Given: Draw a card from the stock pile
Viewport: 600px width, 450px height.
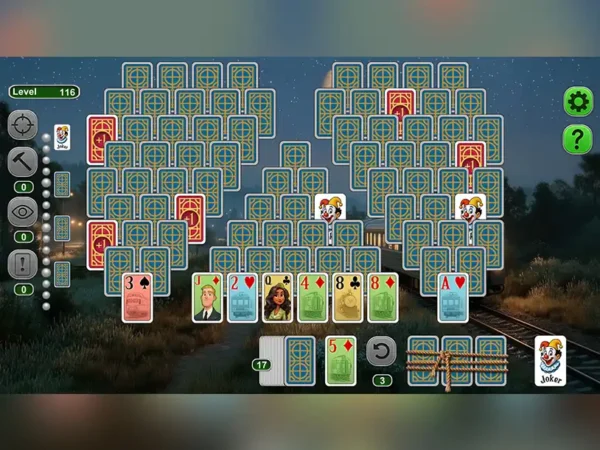Looking at the screenshot, I should (x=299, y=359).
